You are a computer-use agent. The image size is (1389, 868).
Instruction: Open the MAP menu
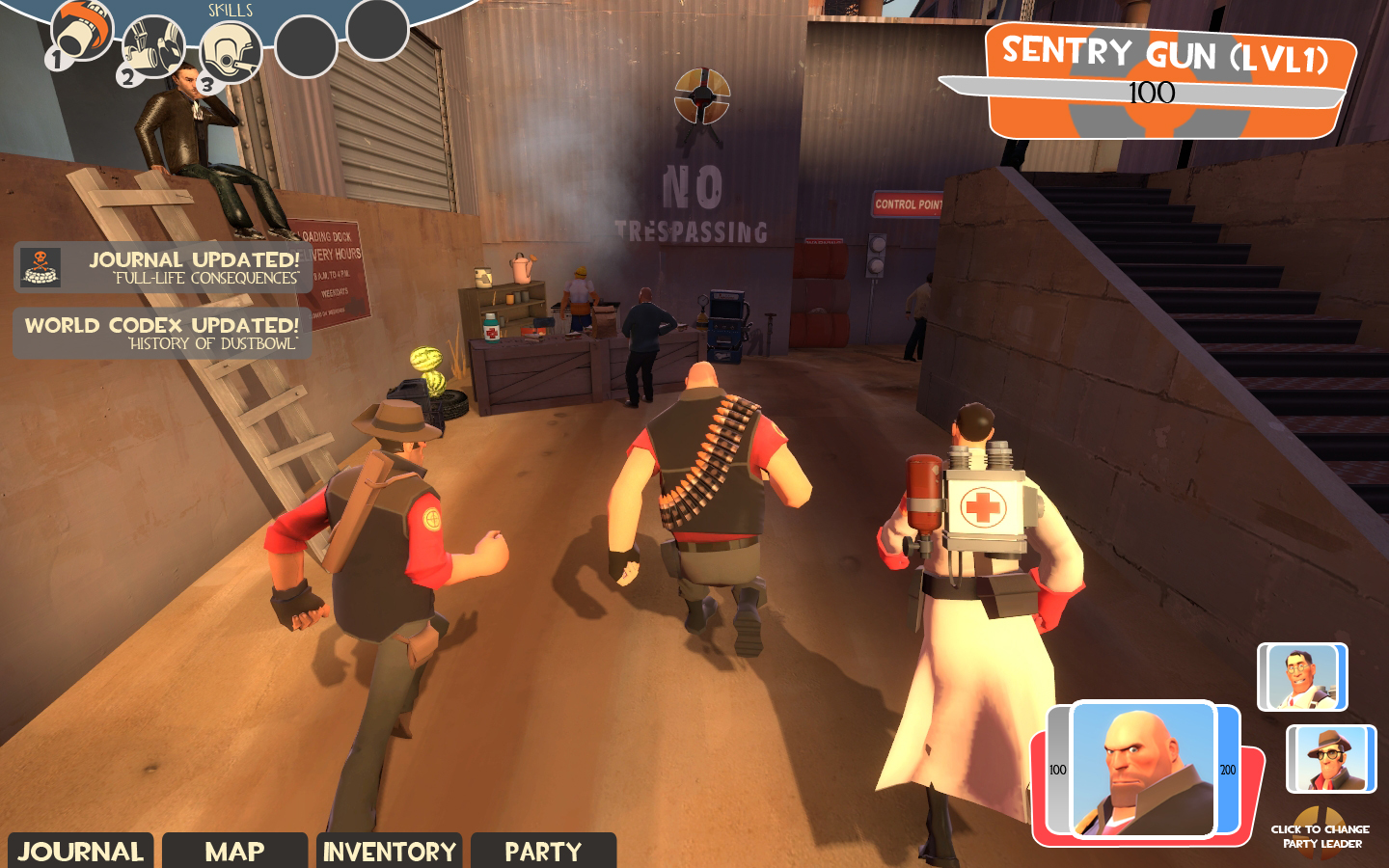coord(234,852)
